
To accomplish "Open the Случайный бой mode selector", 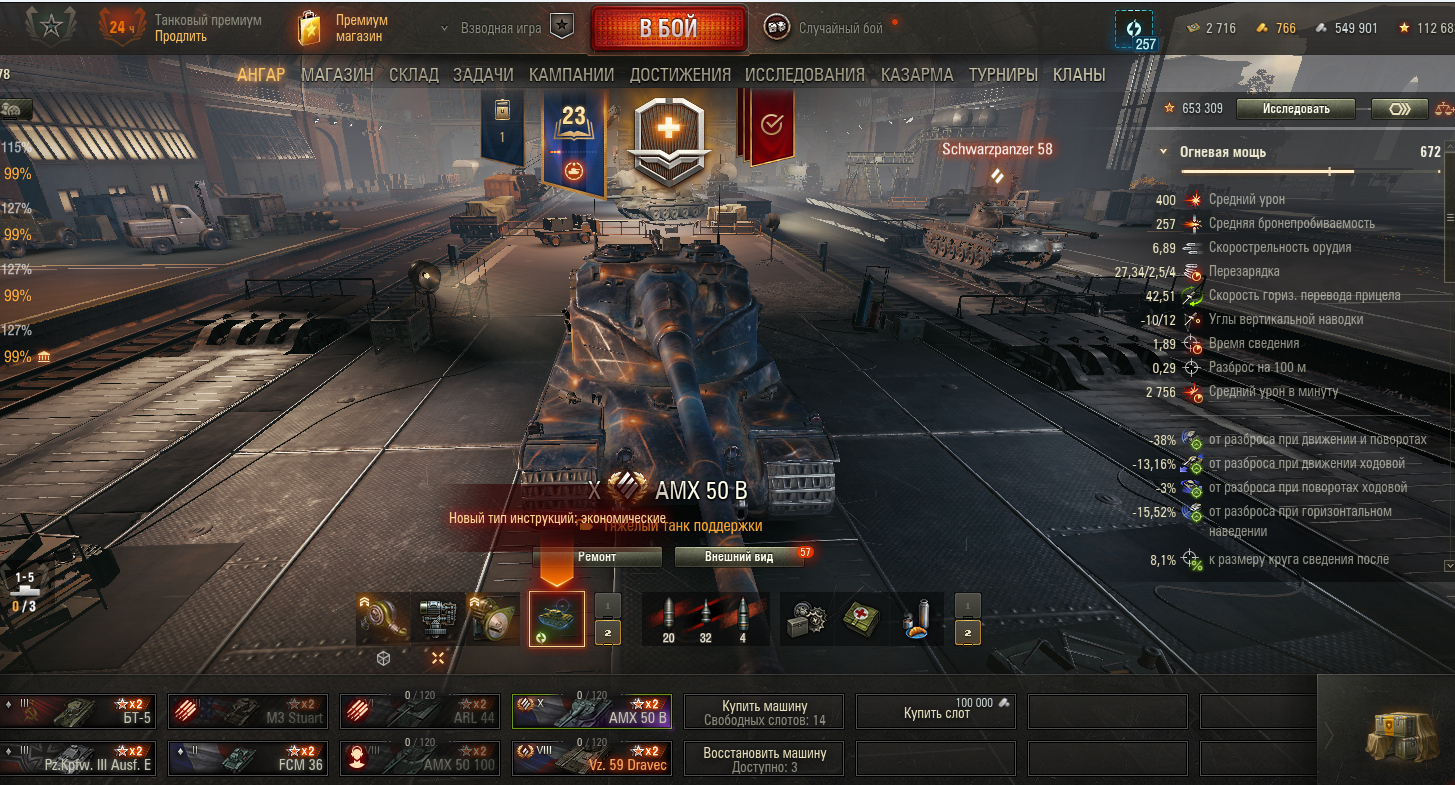I will pos(839,28).
